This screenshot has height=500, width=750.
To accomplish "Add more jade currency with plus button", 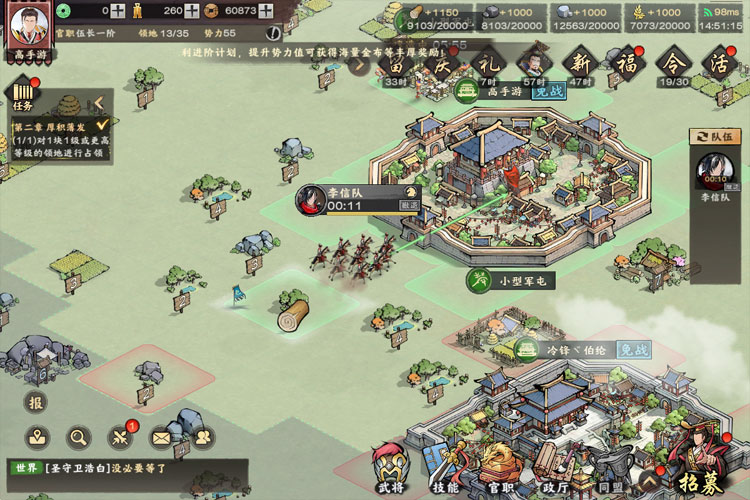I will [x=118, y=11].
